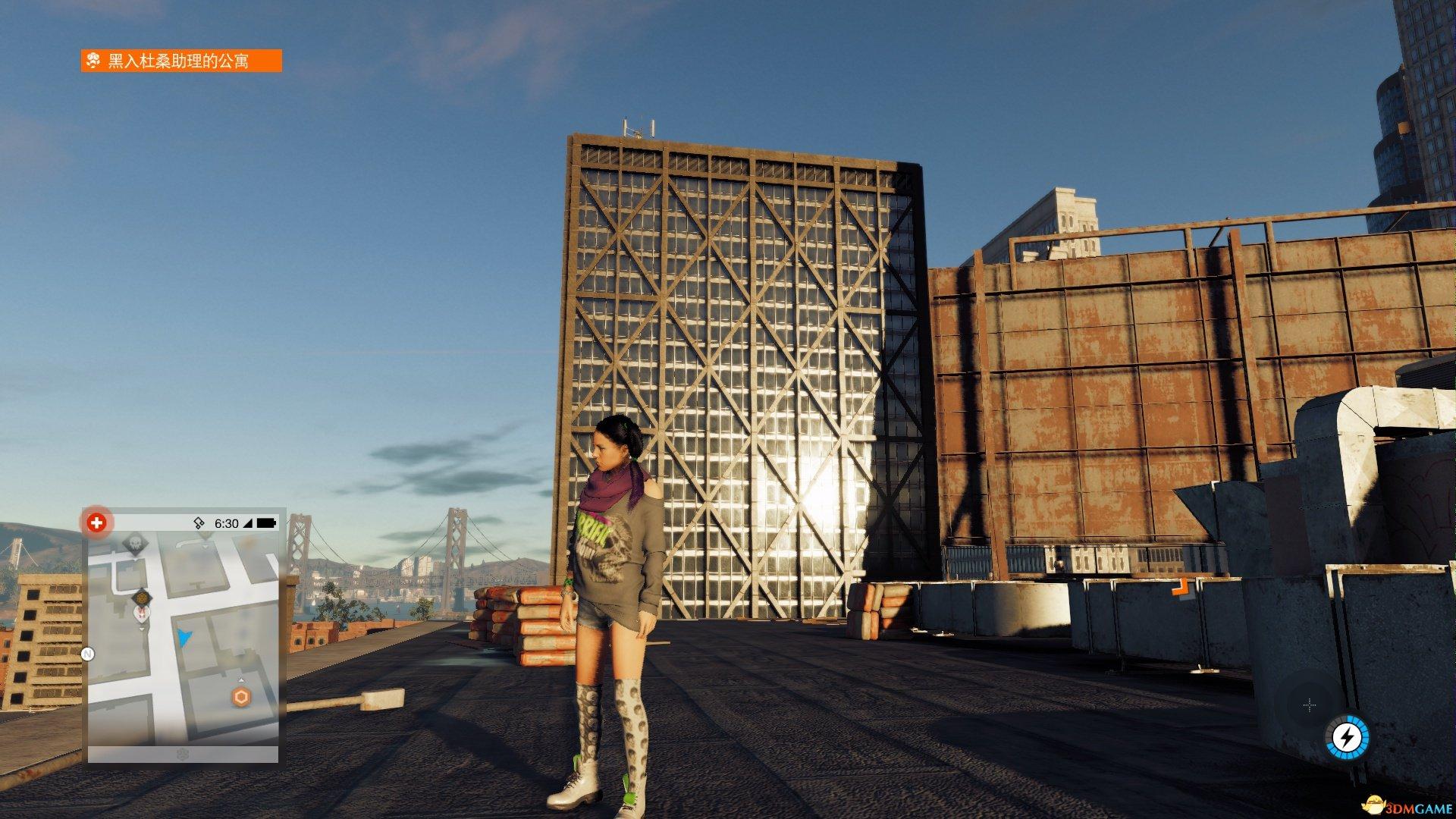Open the smartphone minimap
1456x819 pixels.
click(183, 645)
